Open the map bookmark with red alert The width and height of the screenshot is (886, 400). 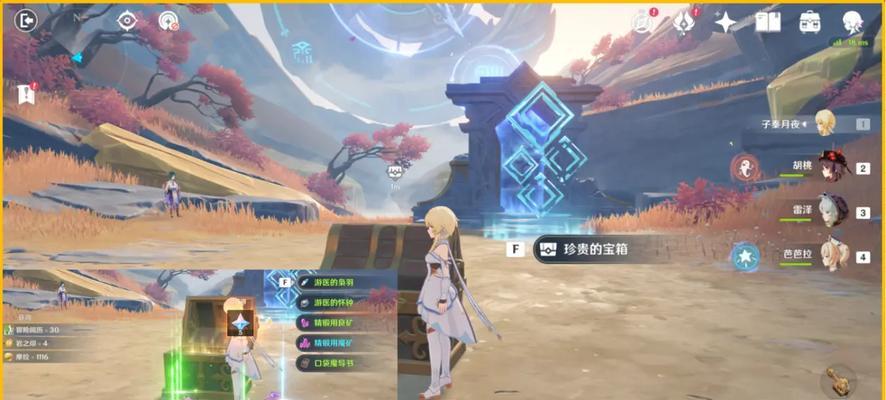point(26,93)
